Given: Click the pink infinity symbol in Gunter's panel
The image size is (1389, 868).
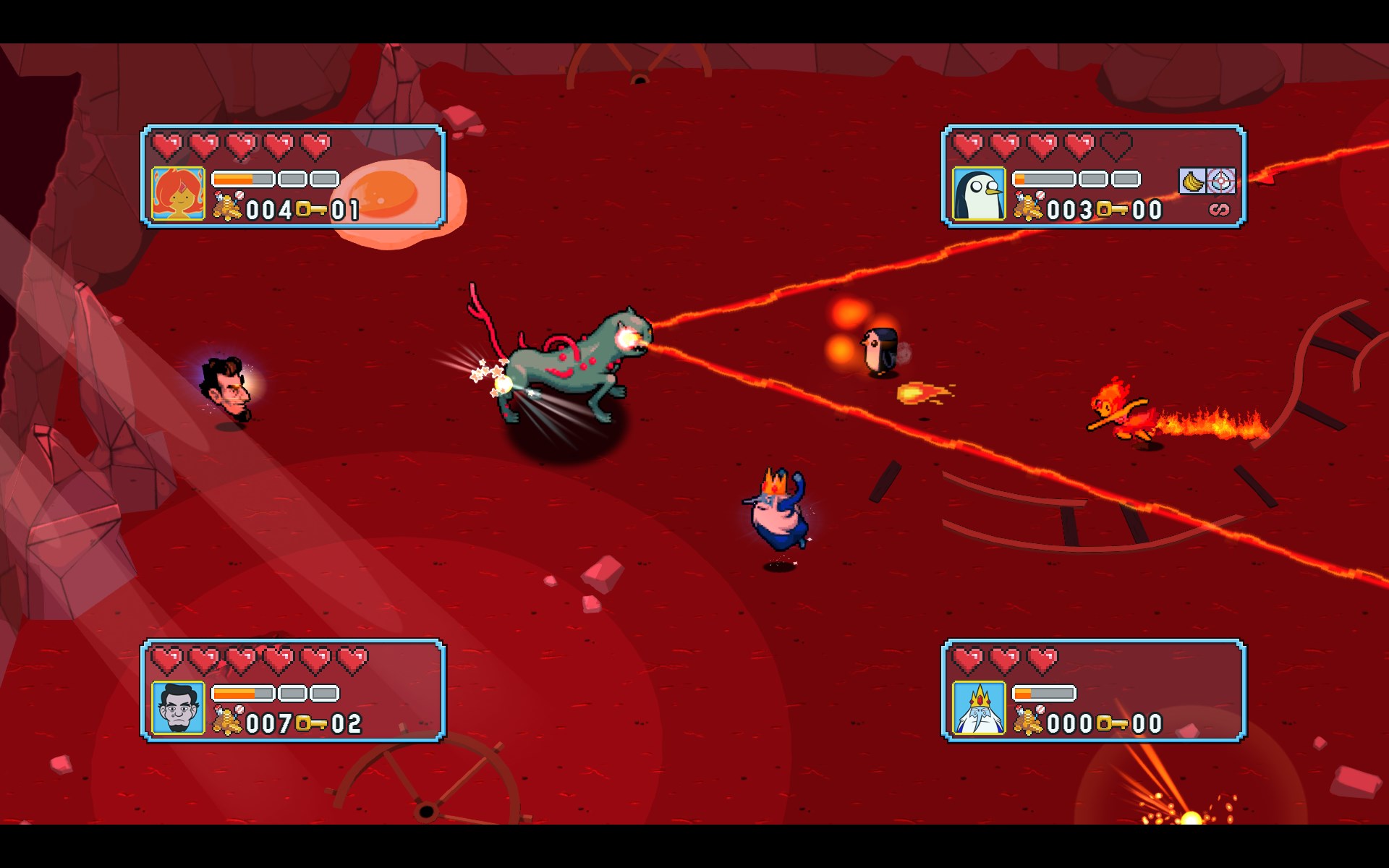Looking at the screenshot, I should coord(1219,210).
